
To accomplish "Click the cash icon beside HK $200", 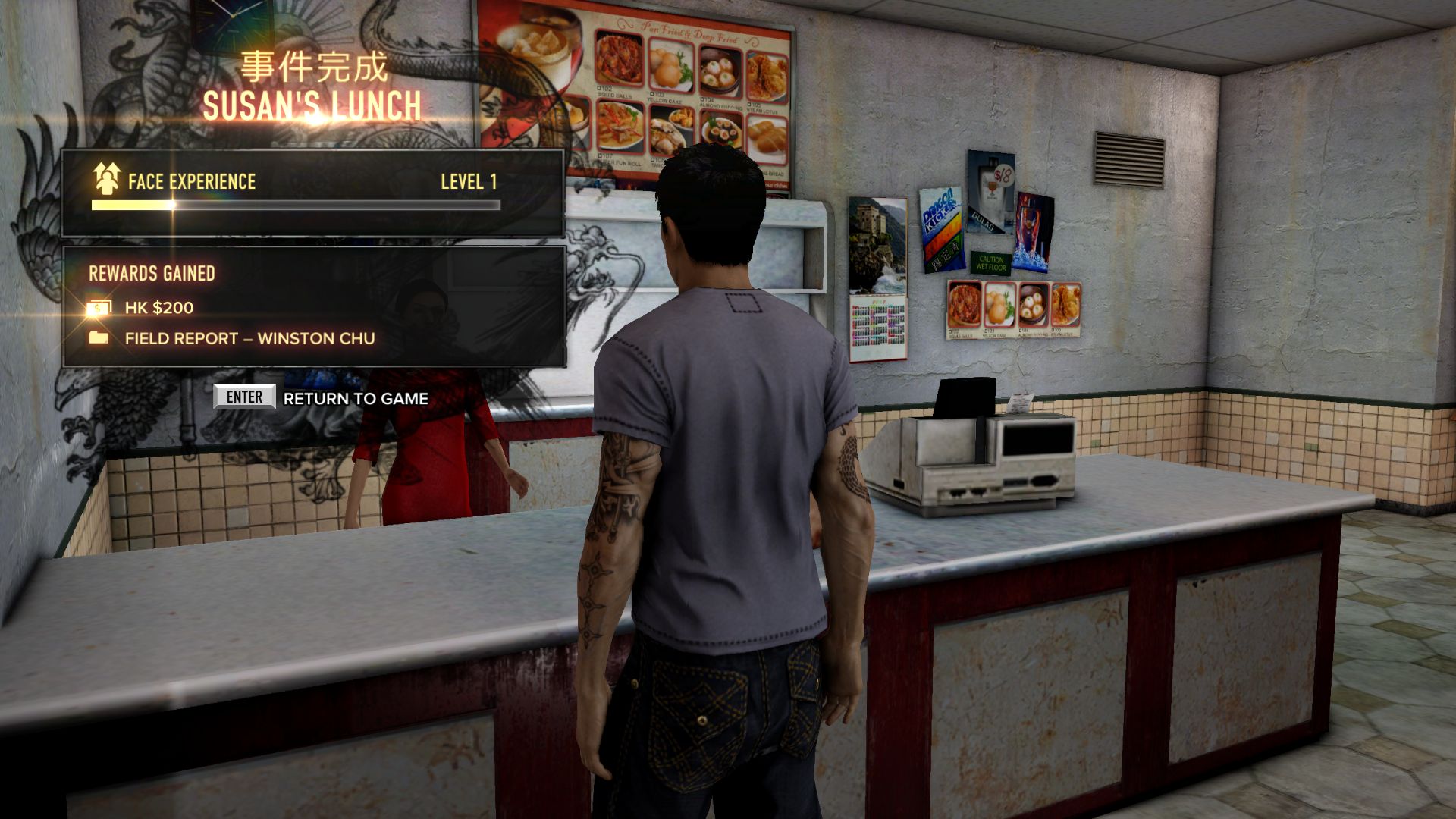I will tap(99, 306).
